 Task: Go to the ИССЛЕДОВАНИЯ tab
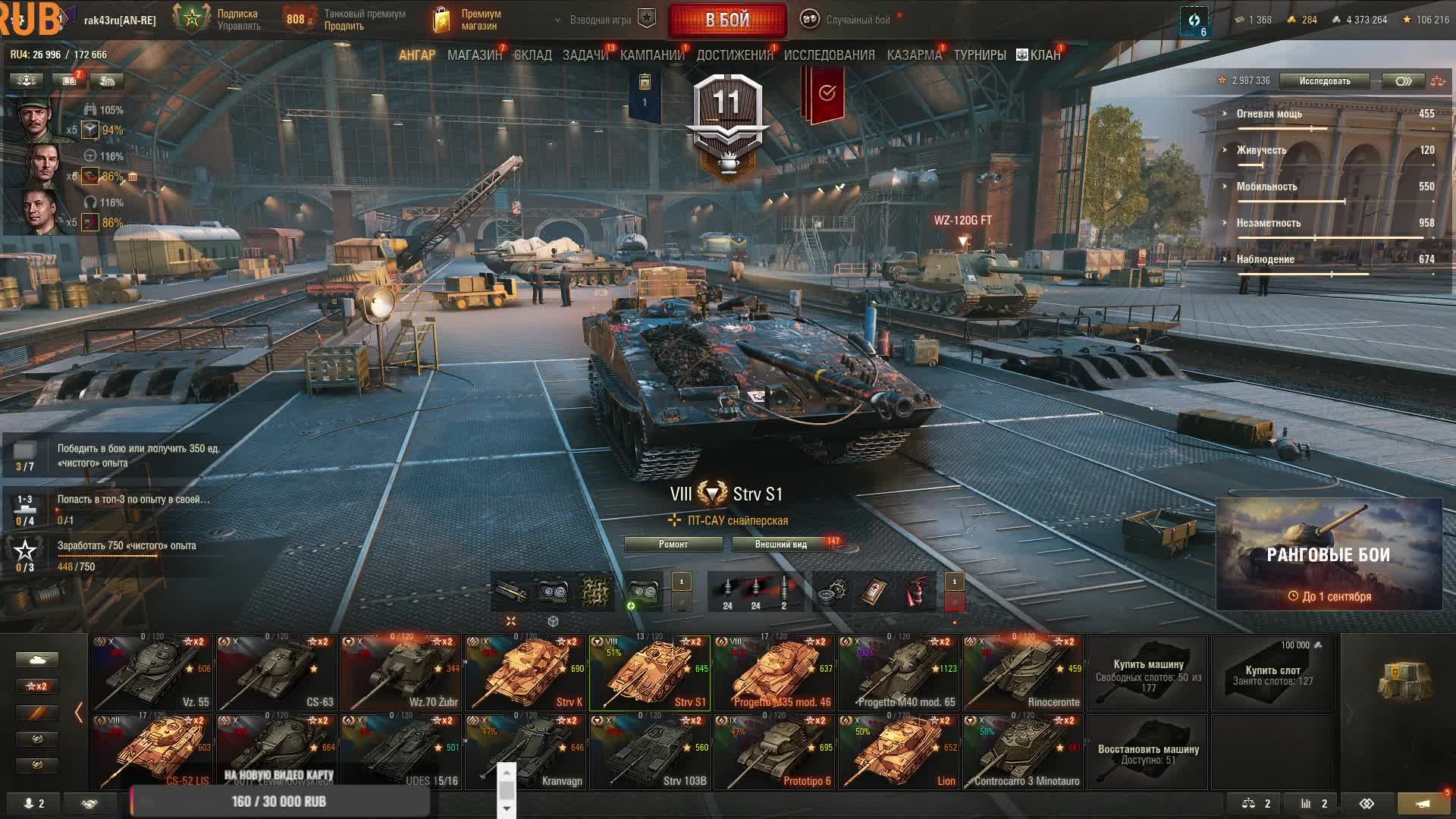point(829,55)
